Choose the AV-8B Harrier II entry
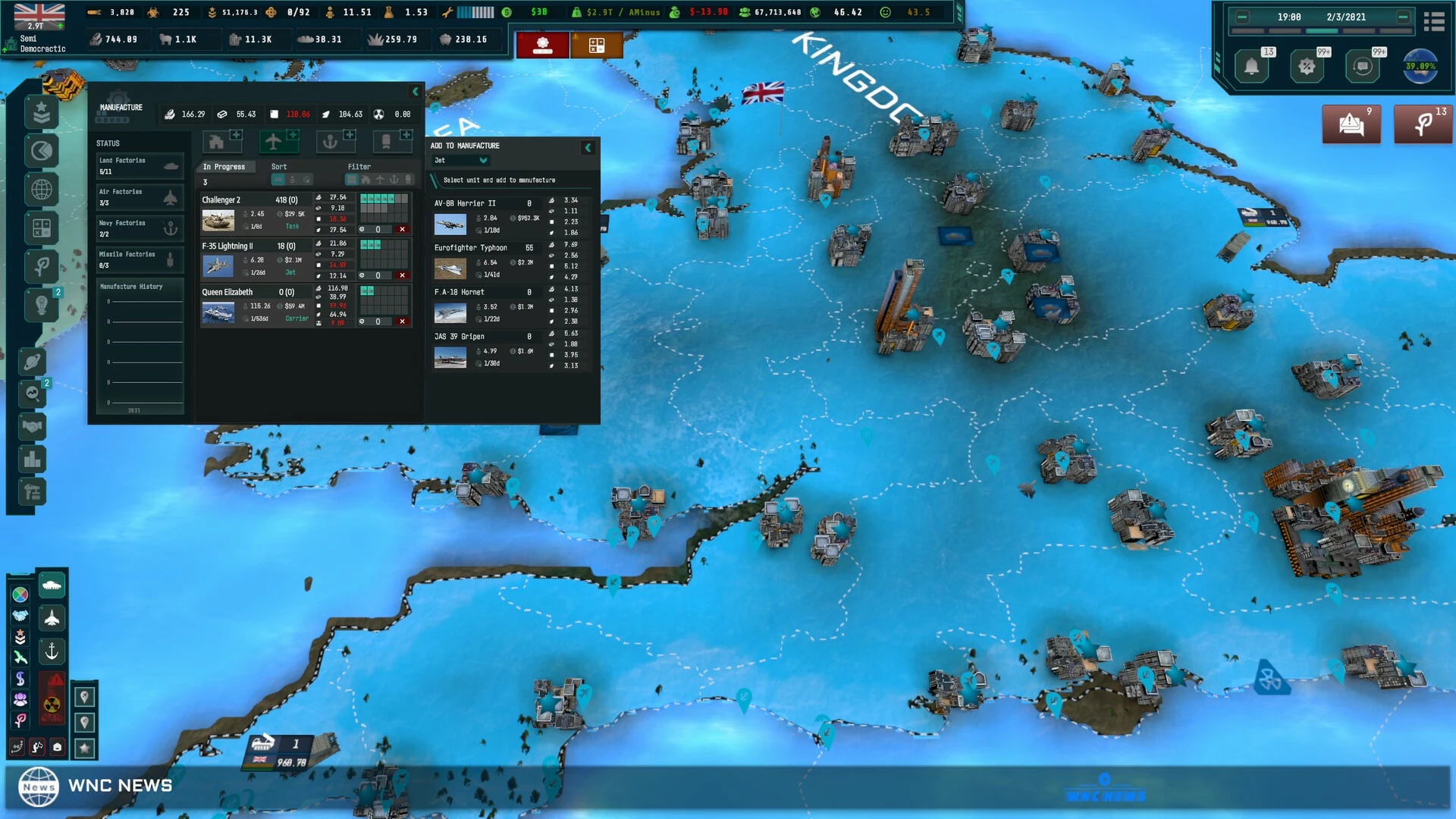Screen dimensions: 1456x819 pos(464,203)
